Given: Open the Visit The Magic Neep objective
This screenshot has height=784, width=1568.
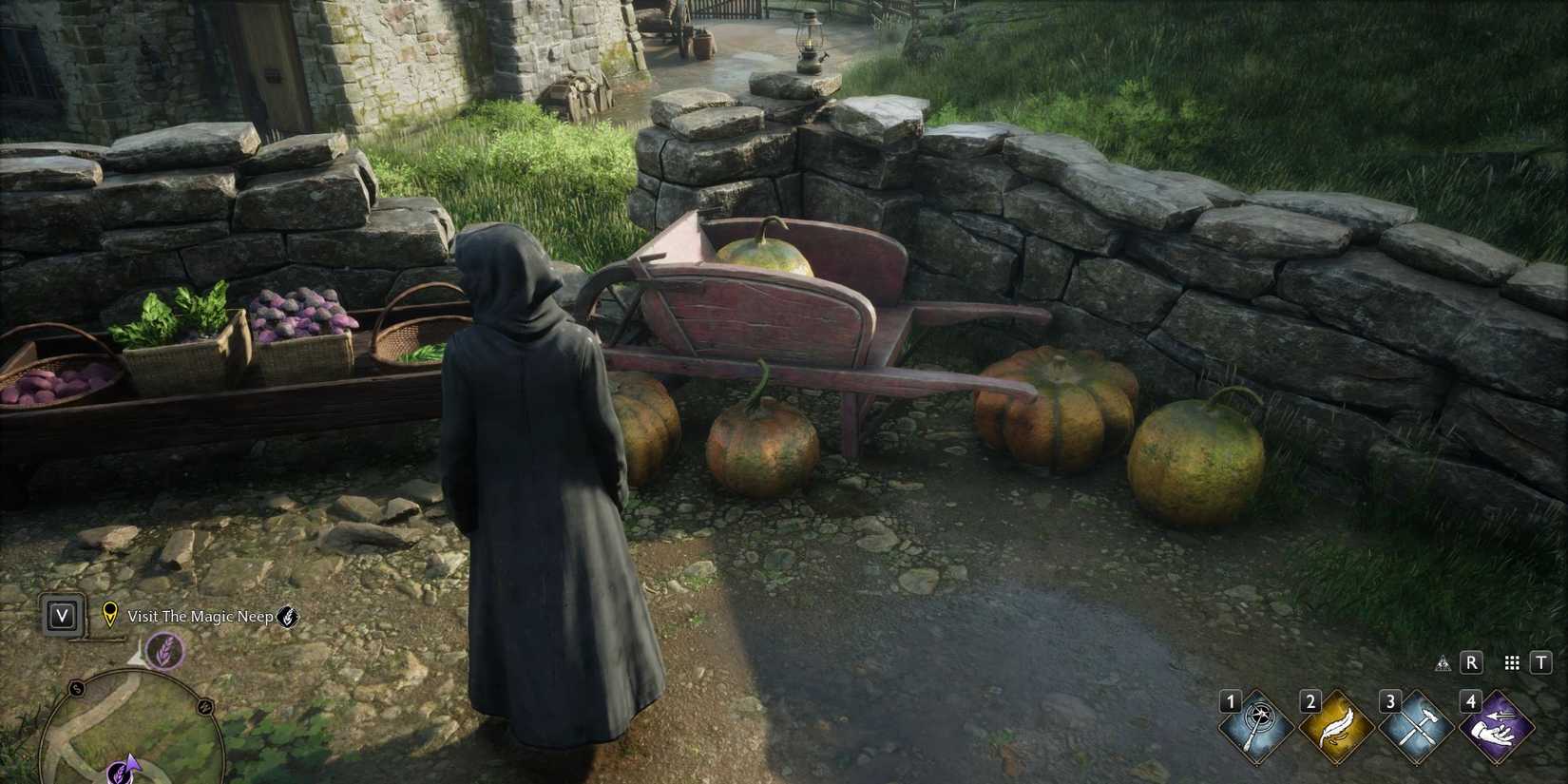Looking at the screenshot, I should click(x=201, y=616).
